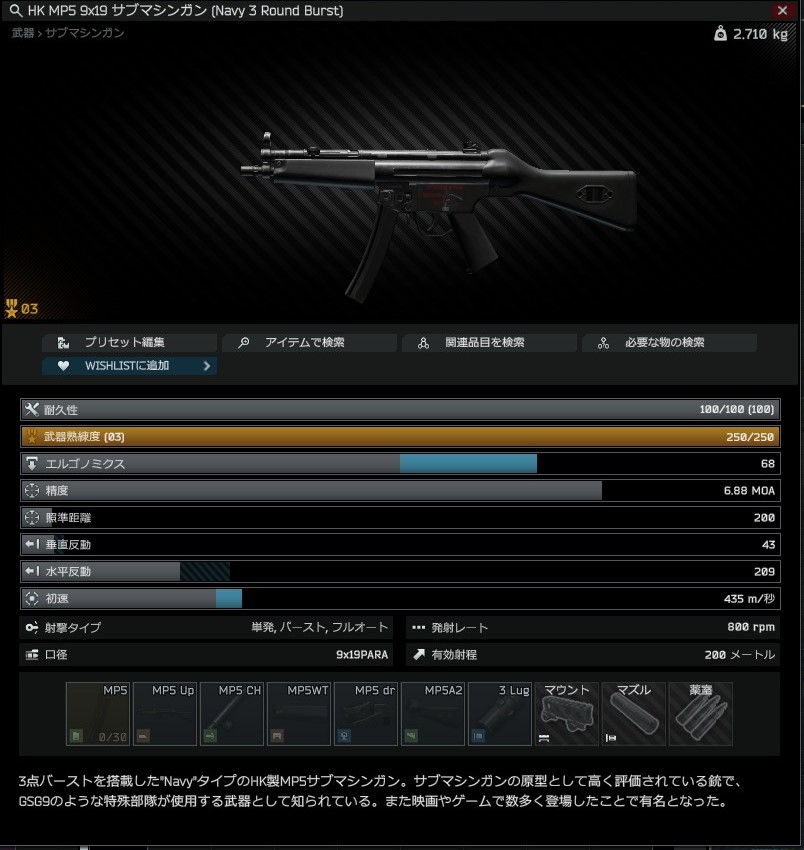
Task: Select the MP5 CH charging handle slot
Action: (232, 714)
